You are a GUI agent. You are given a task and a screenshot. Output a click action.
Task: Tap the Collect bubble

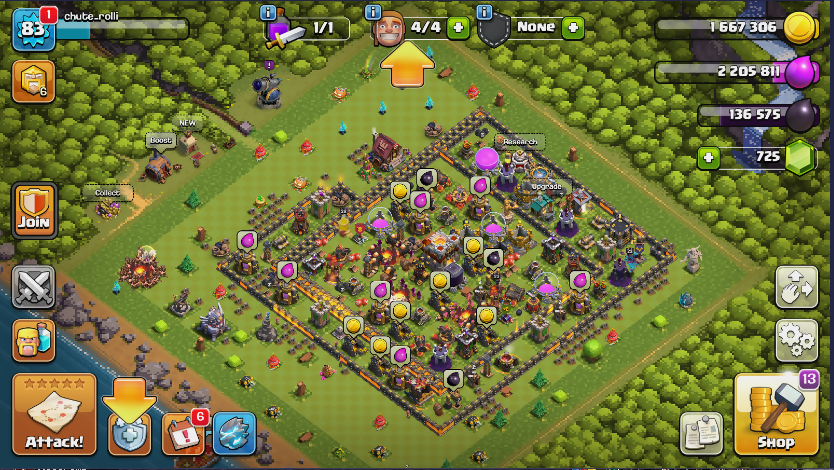[107, 192]
